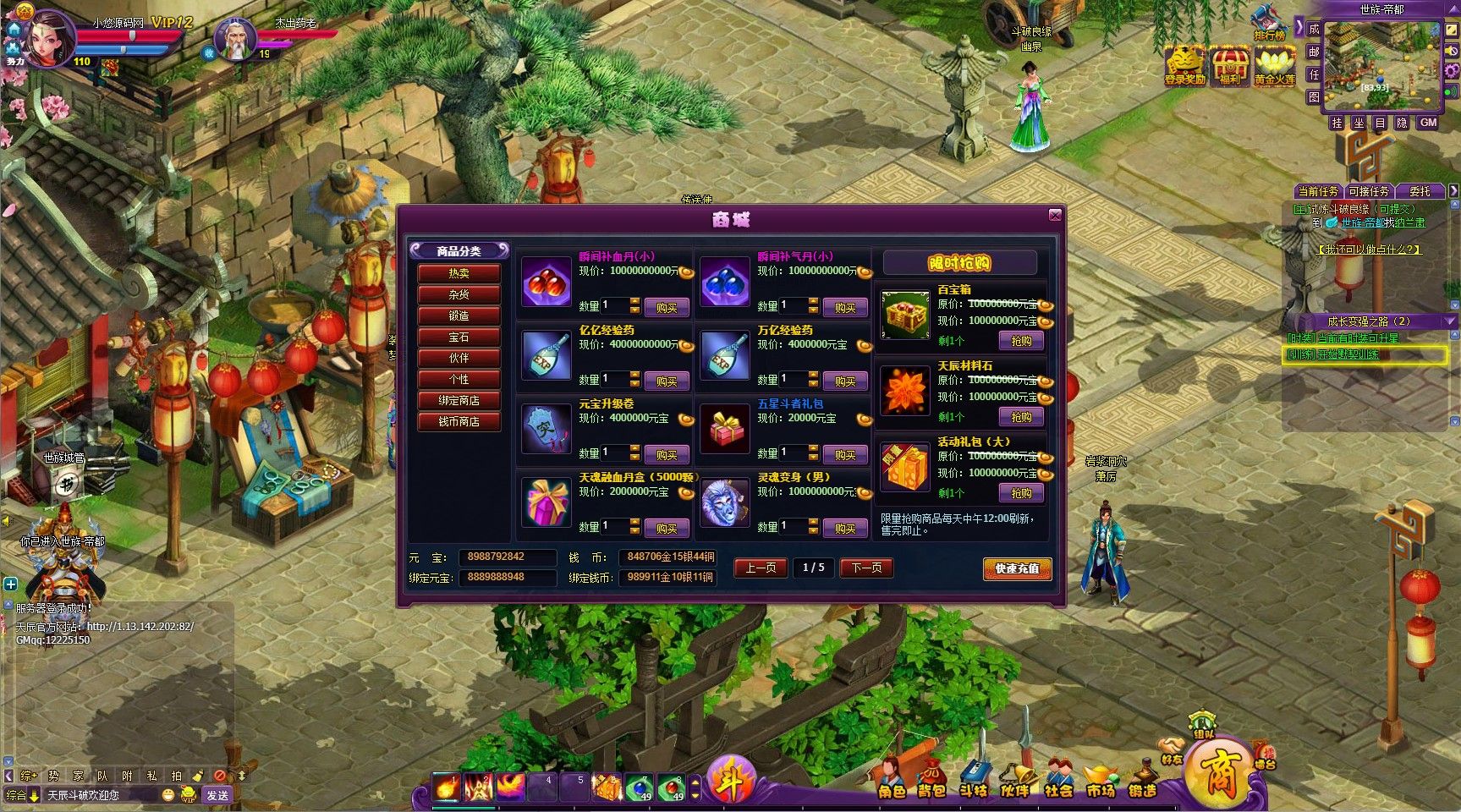The image size is (1461, 812).
Task: Choose the 钱币商店 category
Action: click(x=459, y=421)
